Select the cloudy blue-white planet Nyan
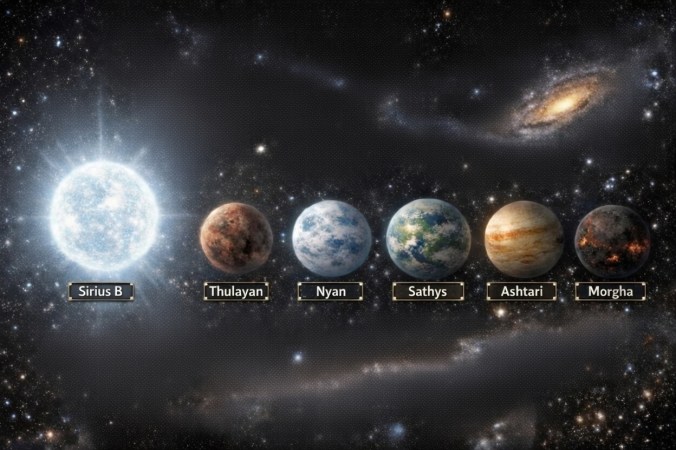 pyautogui.click(x=331, y=238)
